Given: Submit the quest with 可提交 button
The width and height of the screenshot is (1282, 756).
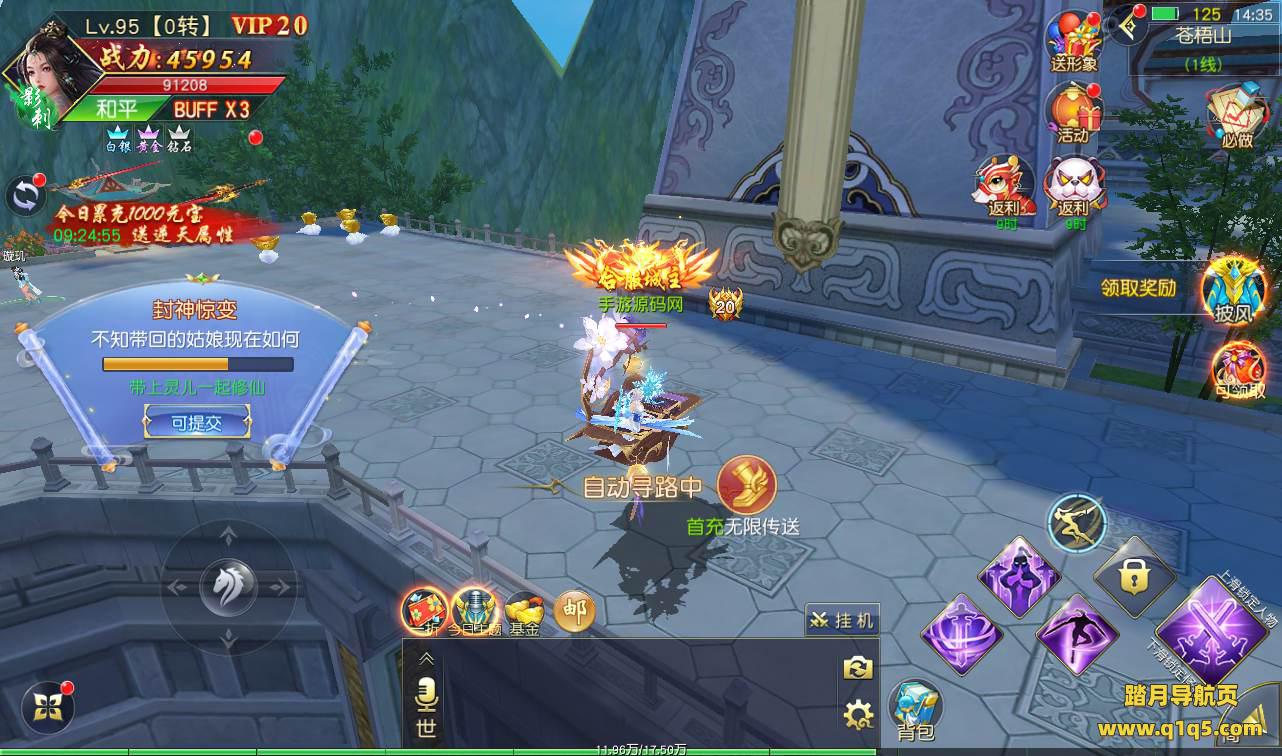Looking at the screenshot, I should pos(196,423).
